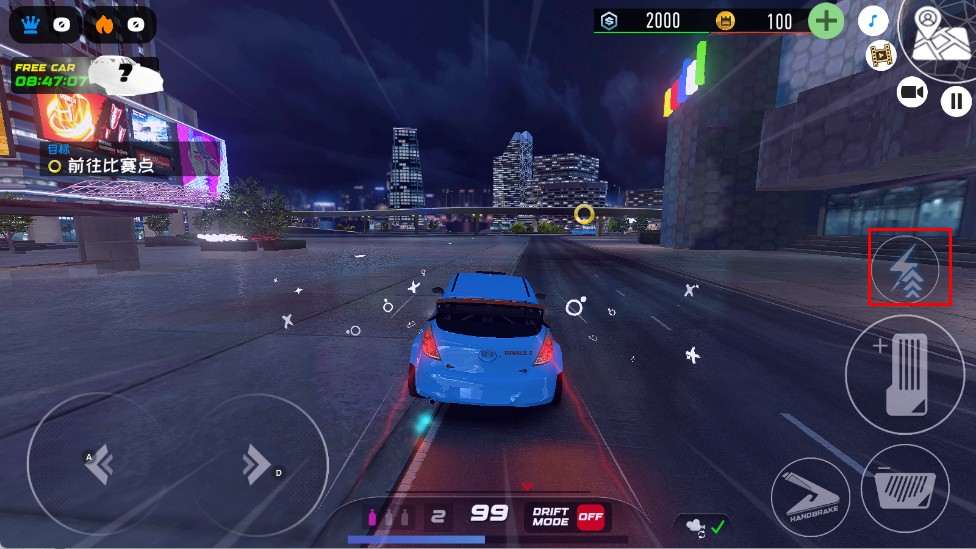Image resolution: width=976 pixels, height=549 pixels.
Task: Steer right with the right arrow control
Action: coord(256,464)
